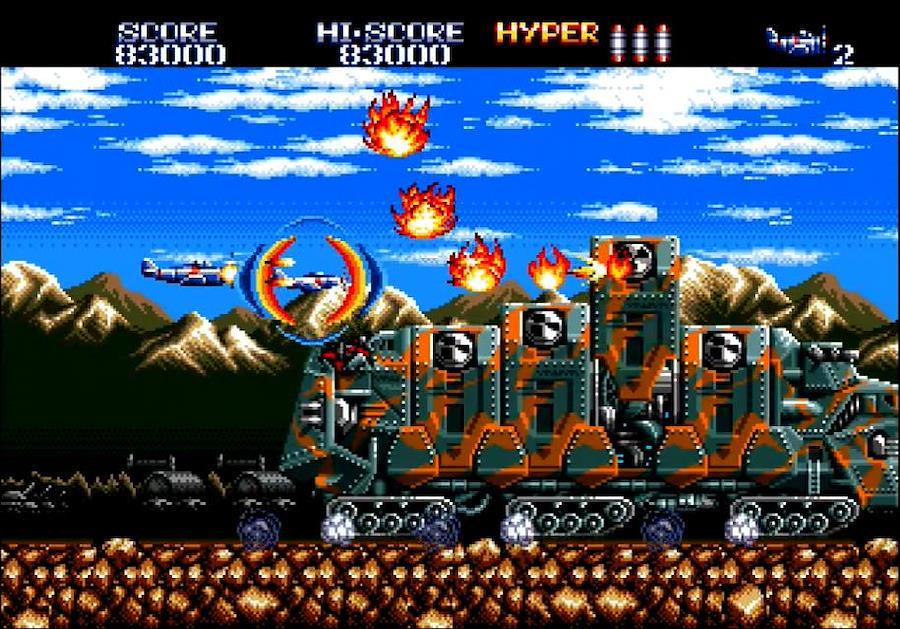Click the HYPER bomb stock label
The height and width of the screenshot is (629, 900).
(x=547, y=33)
